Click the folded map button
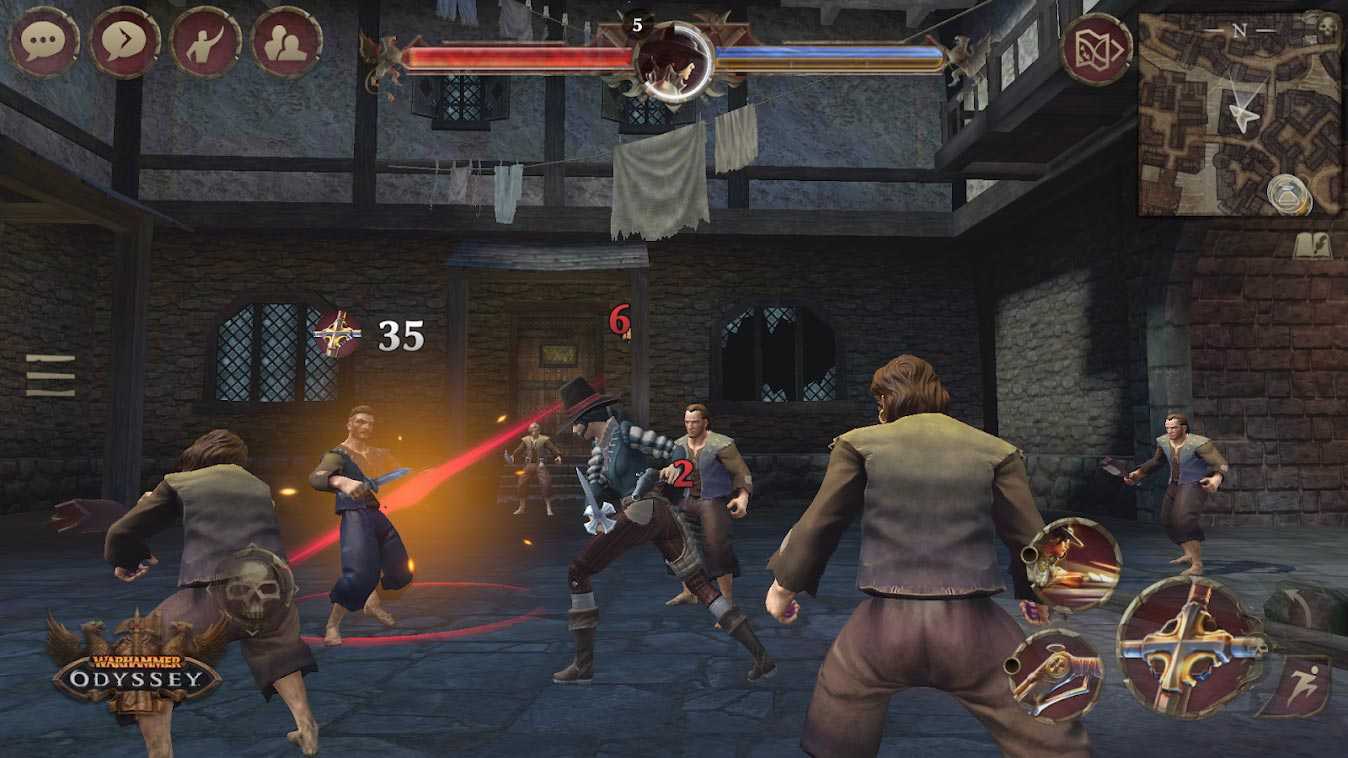The width and height of the screenshot is (1348, 758). [x=1096, y=49]
